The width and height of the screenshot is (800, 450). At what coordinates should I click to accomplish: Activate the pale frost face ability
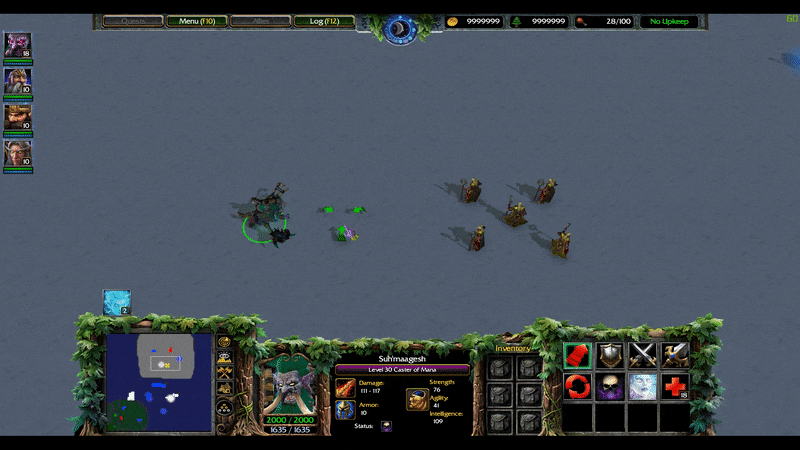tap(642, 386)
